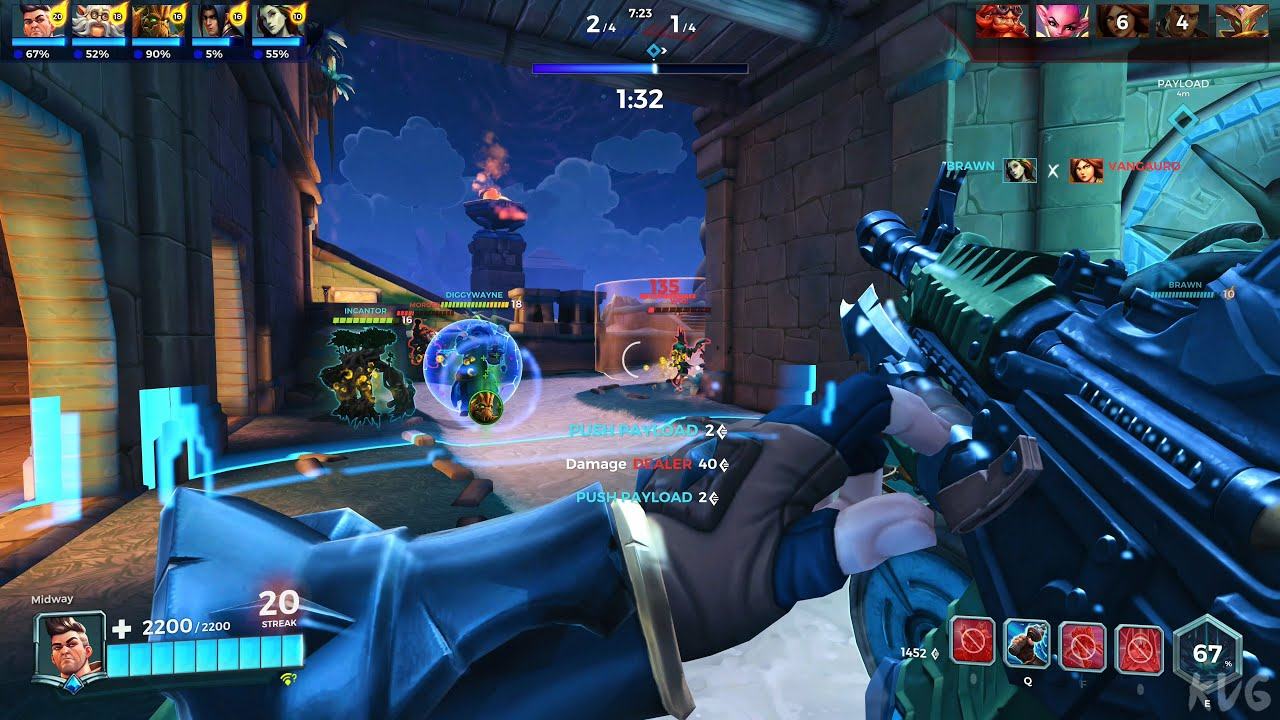Activate the hexagonal ultimate ability at 67%
This screenshot has width=1280, height=720.
point(1207,655)
